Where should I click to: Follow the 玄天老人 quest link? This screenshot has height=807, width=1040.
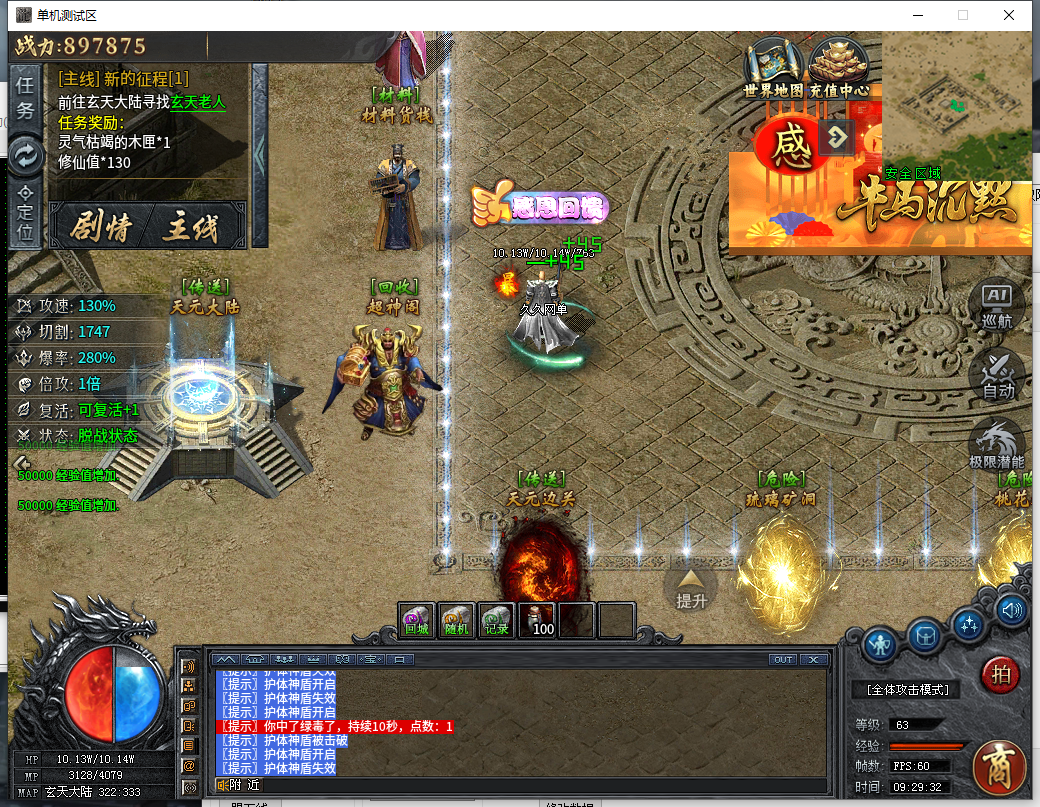[198, 101]
